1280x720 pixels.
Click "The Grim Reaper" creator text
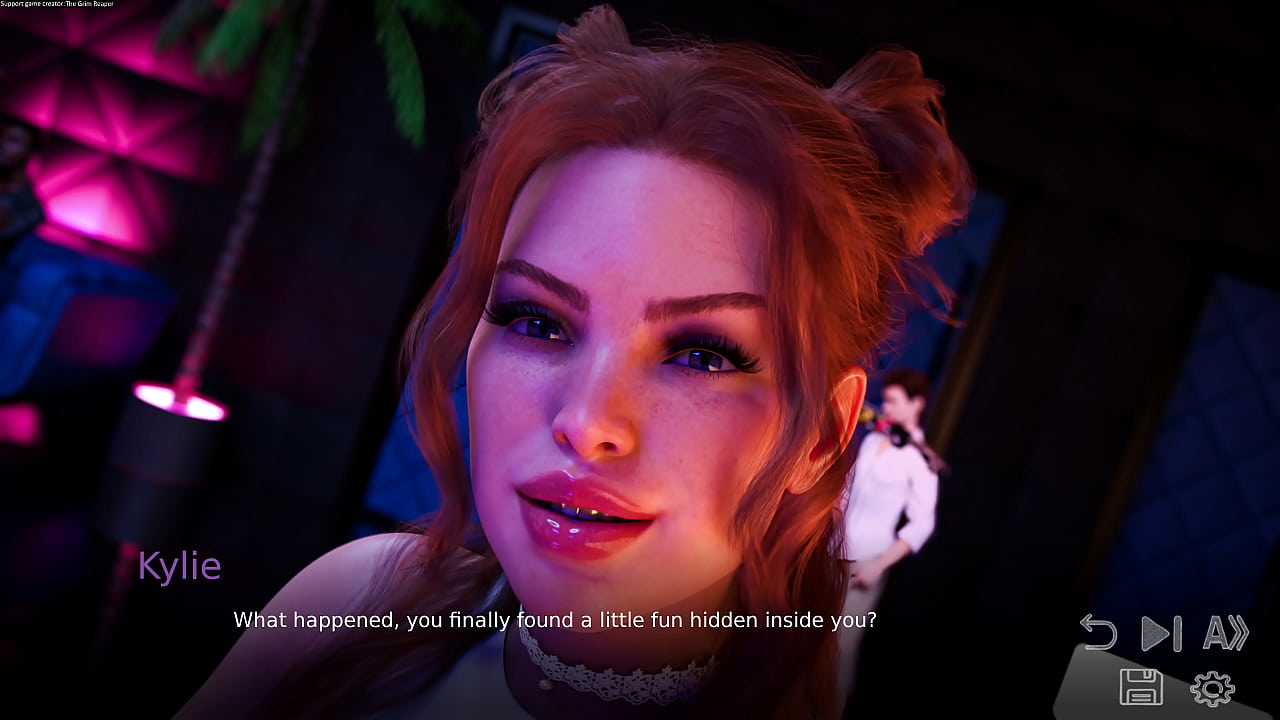90,4
